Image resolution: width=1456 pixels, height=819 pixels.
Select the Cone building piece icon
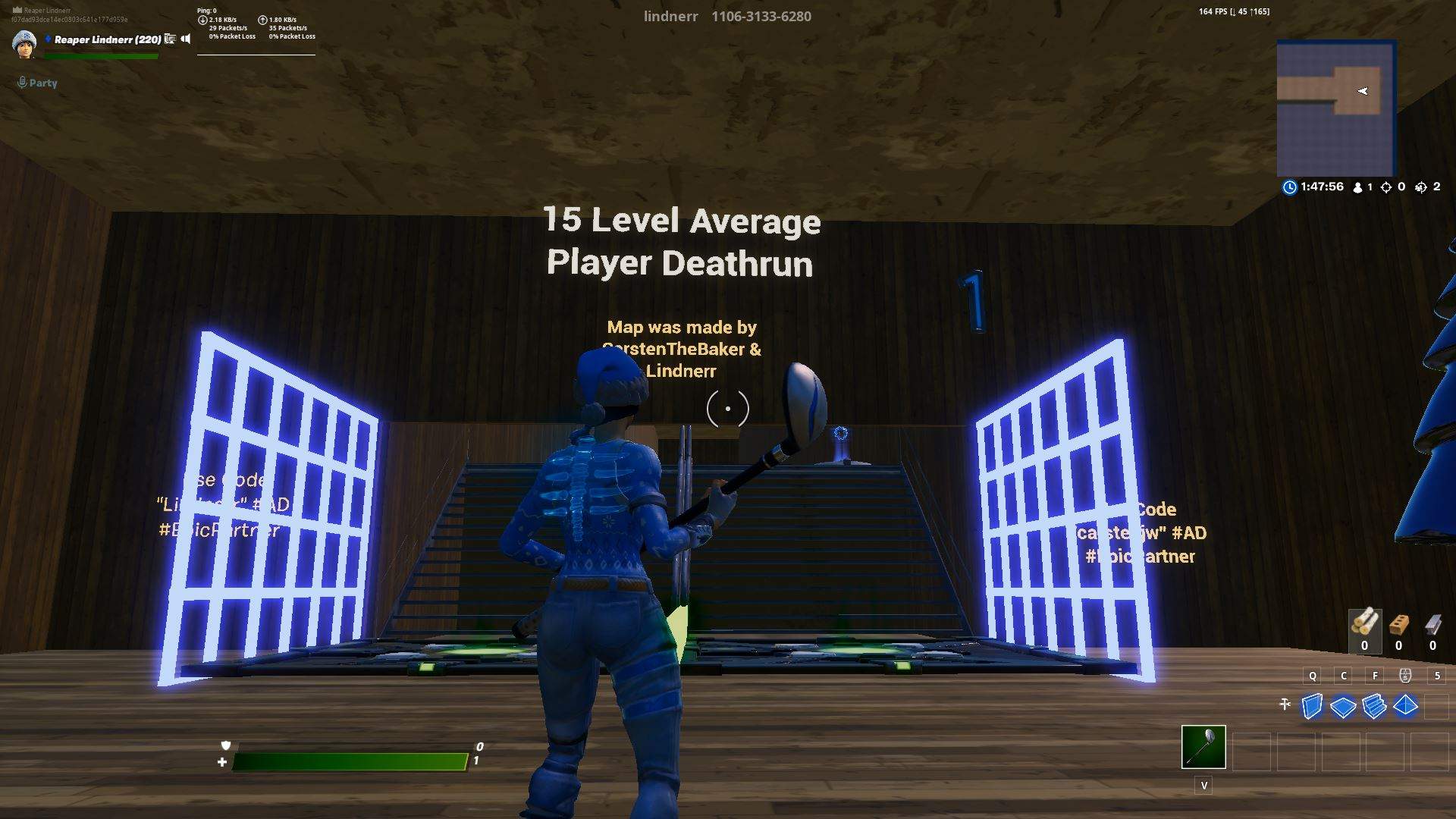[x=1404, y=705]
